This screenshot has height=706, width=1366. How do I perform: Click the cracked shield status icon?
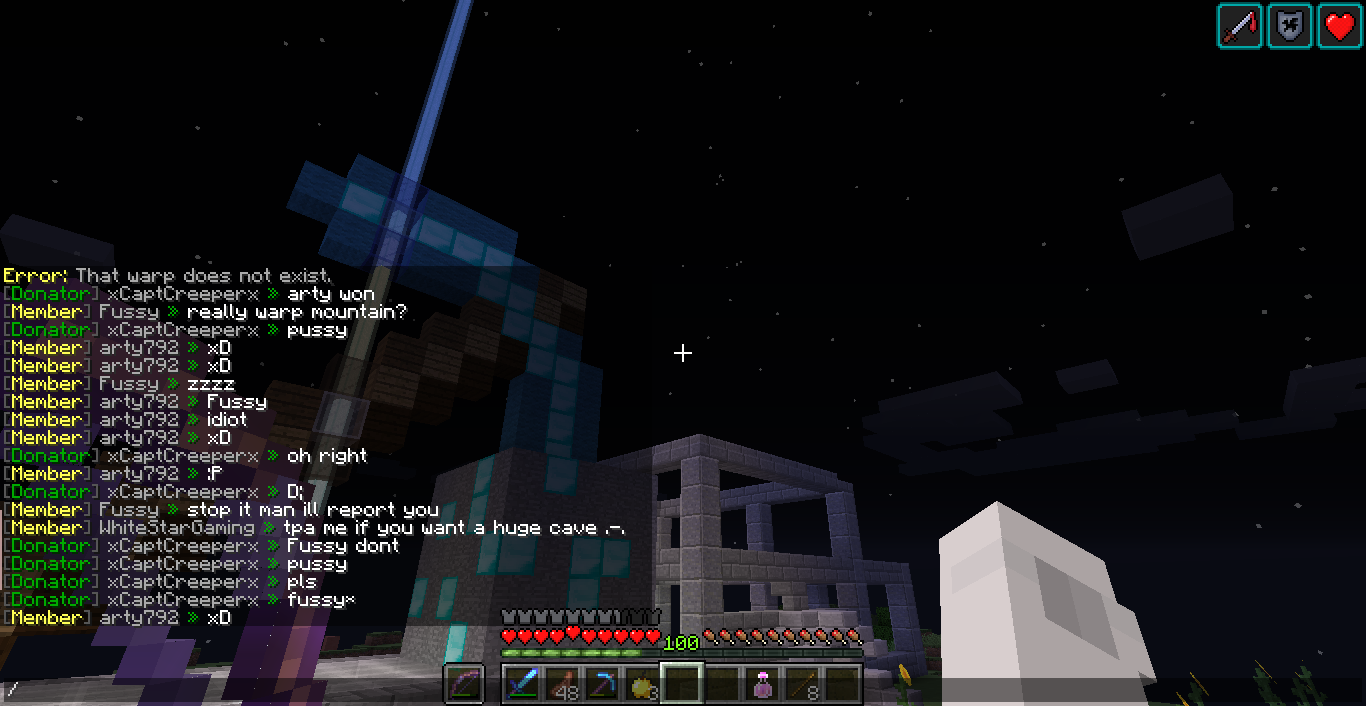(x=1289, y=26)
